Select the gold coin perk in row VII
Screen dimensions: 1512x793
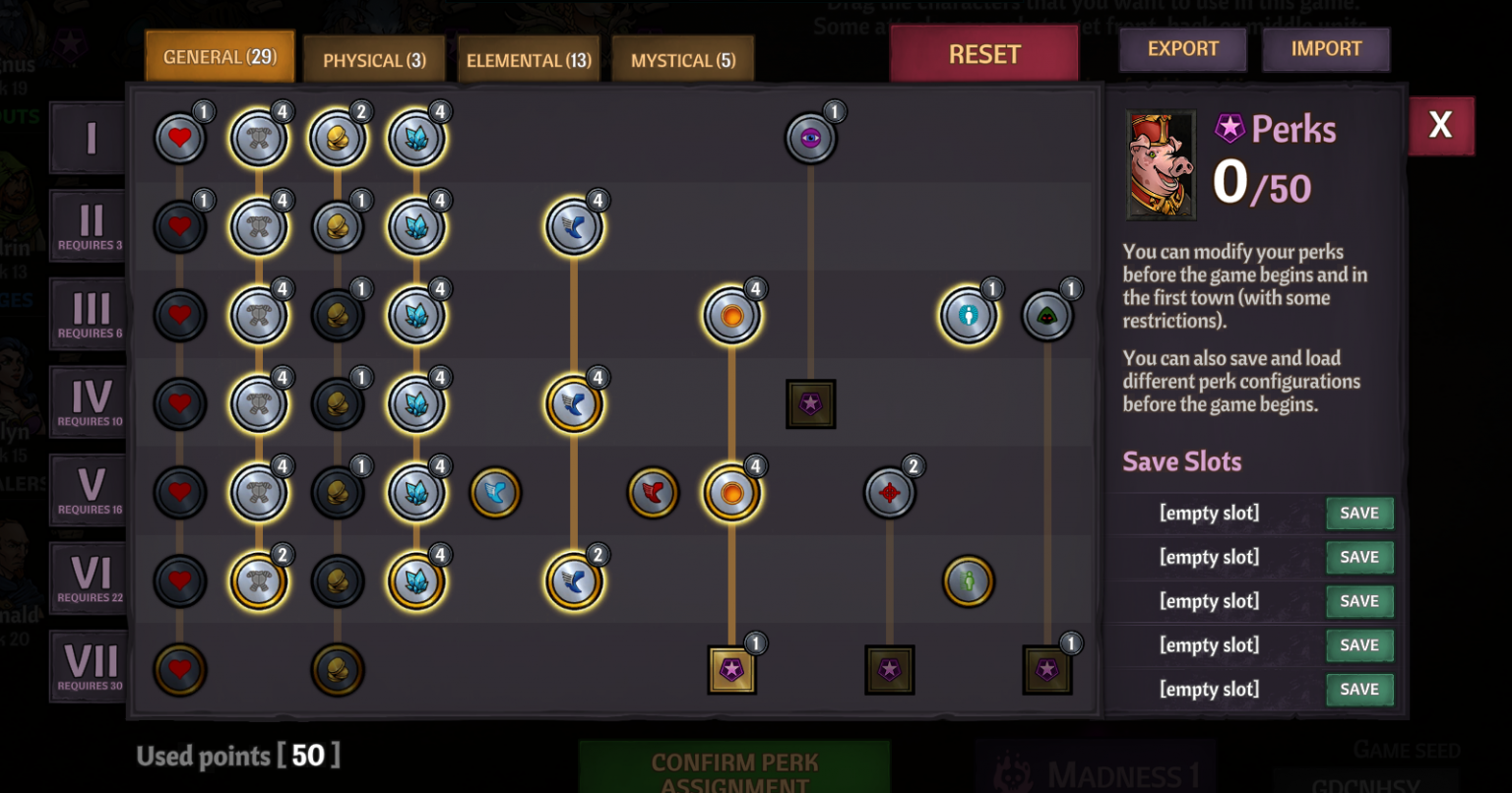338,669
